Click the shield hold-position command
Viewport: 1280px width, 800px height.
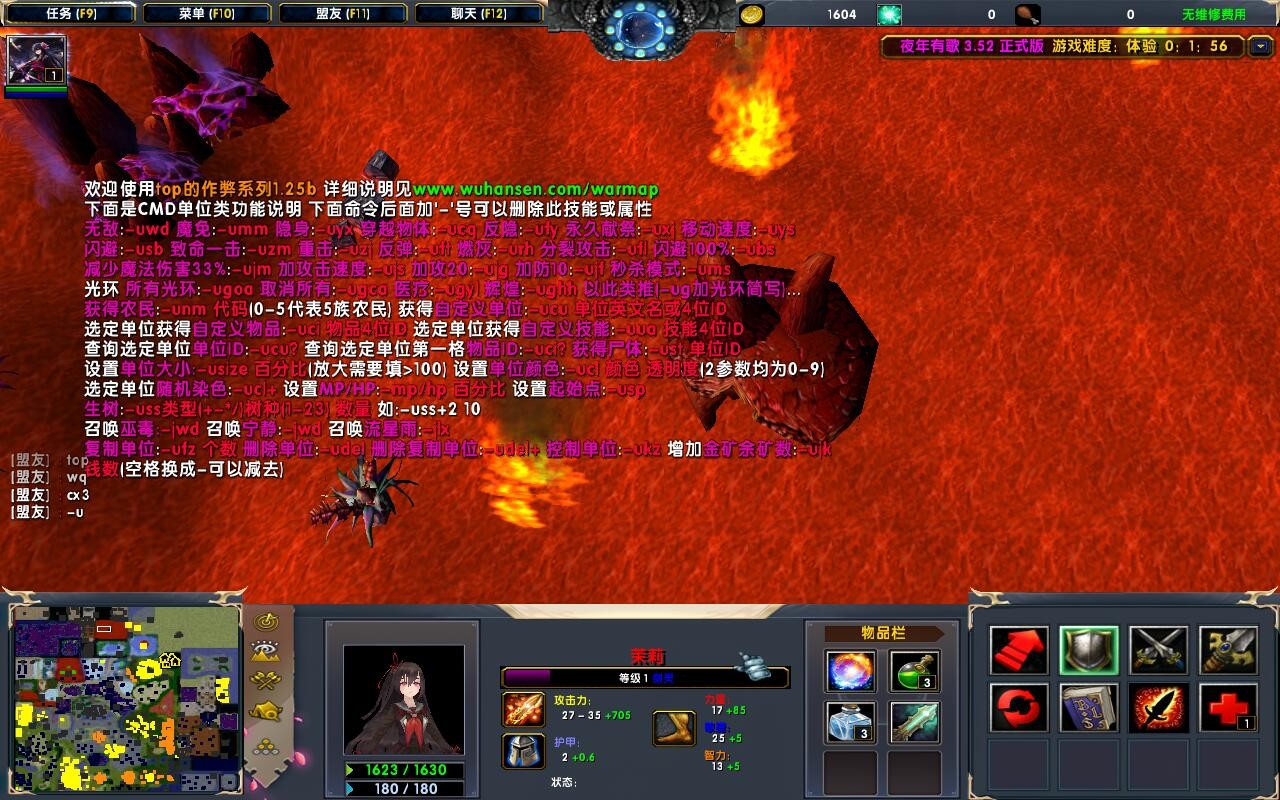click(1089, 651)
